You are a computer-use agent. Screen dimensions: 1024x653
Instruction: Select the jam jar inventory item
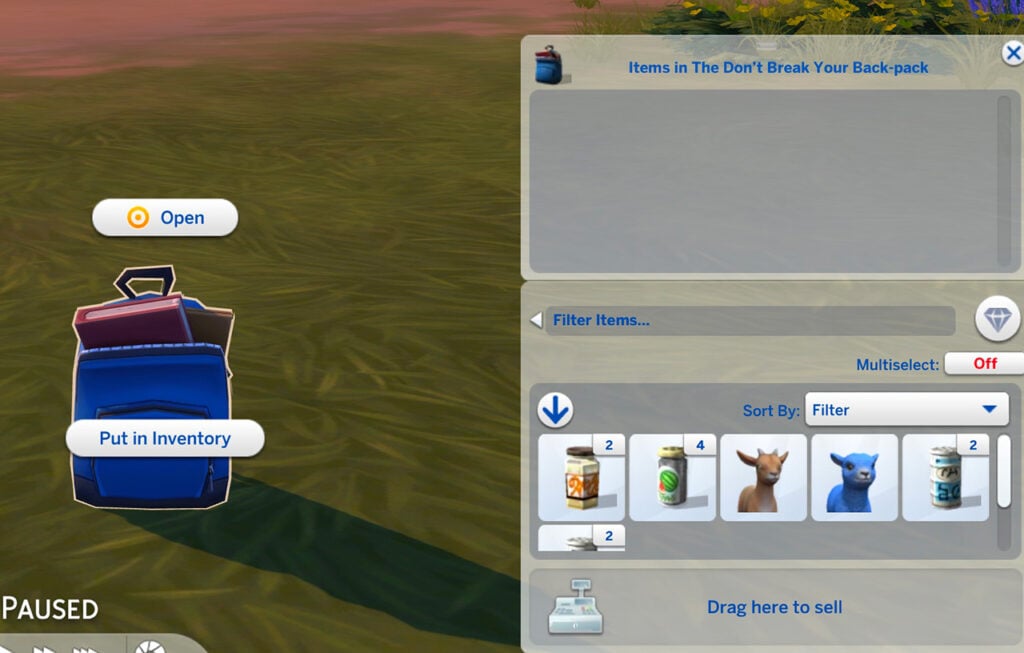coord(581,477)
